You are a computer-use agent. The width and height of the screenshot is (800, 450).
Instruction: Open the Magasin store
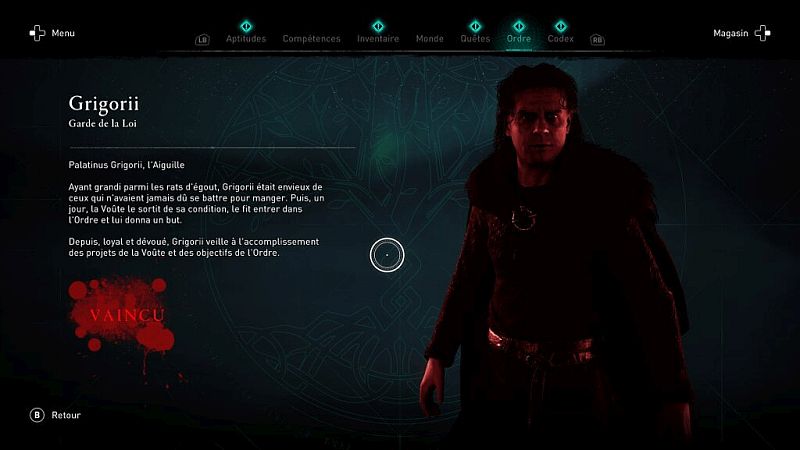coord(740,33)
